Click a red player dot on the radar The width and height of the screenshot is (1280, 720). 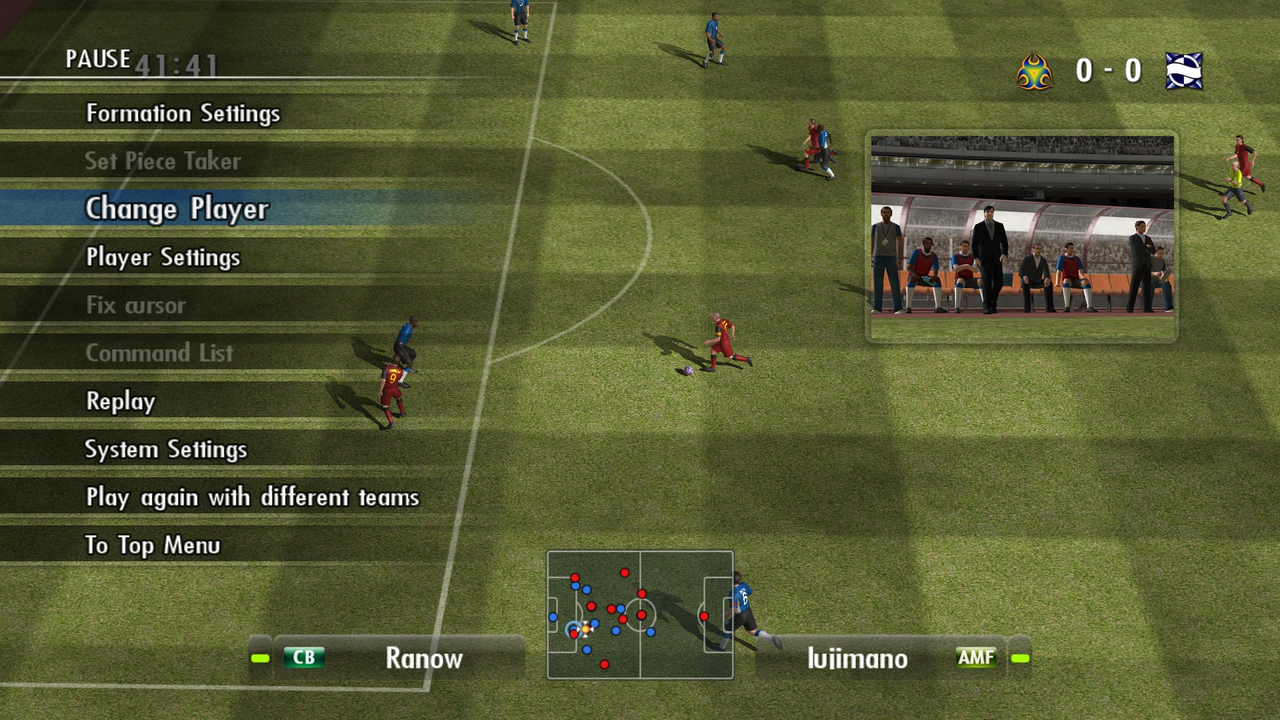coord(625,573)
